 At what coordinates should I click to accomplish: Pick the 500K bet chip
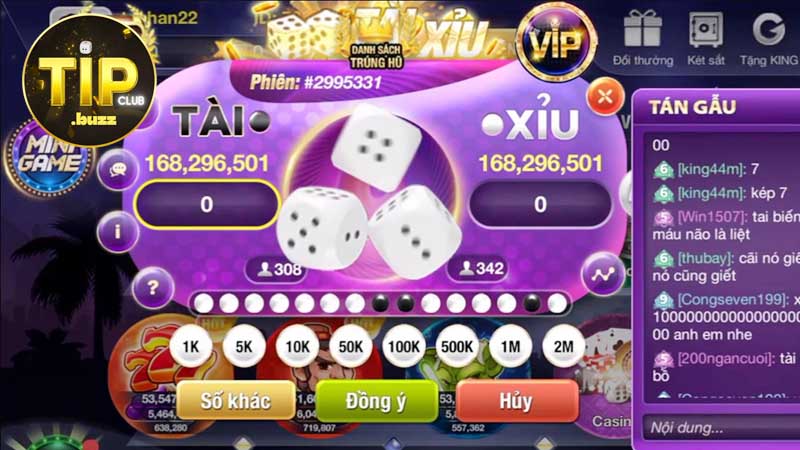coord(458,346)
